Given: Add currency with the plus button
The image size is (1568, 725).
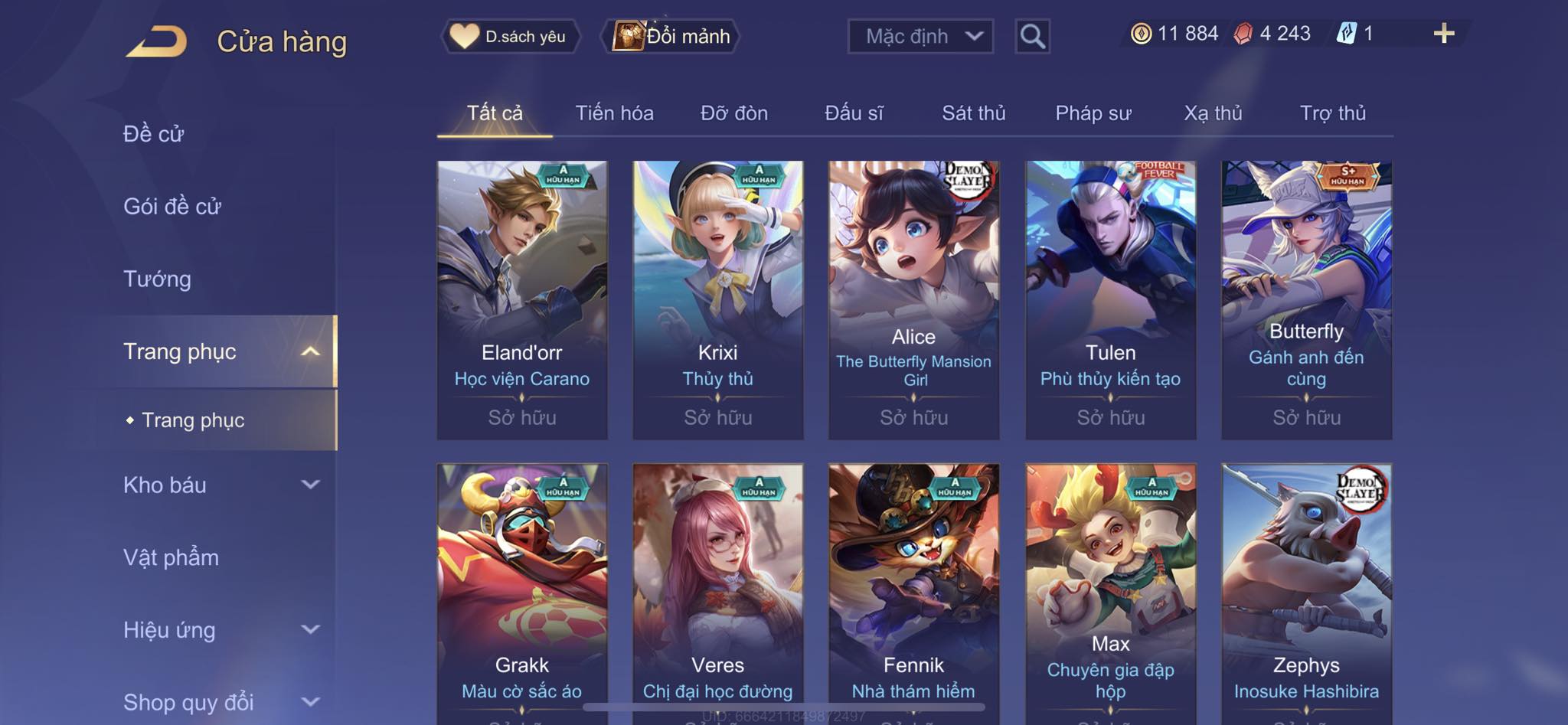Looking at the screenshot, I should click(1443, 34).
